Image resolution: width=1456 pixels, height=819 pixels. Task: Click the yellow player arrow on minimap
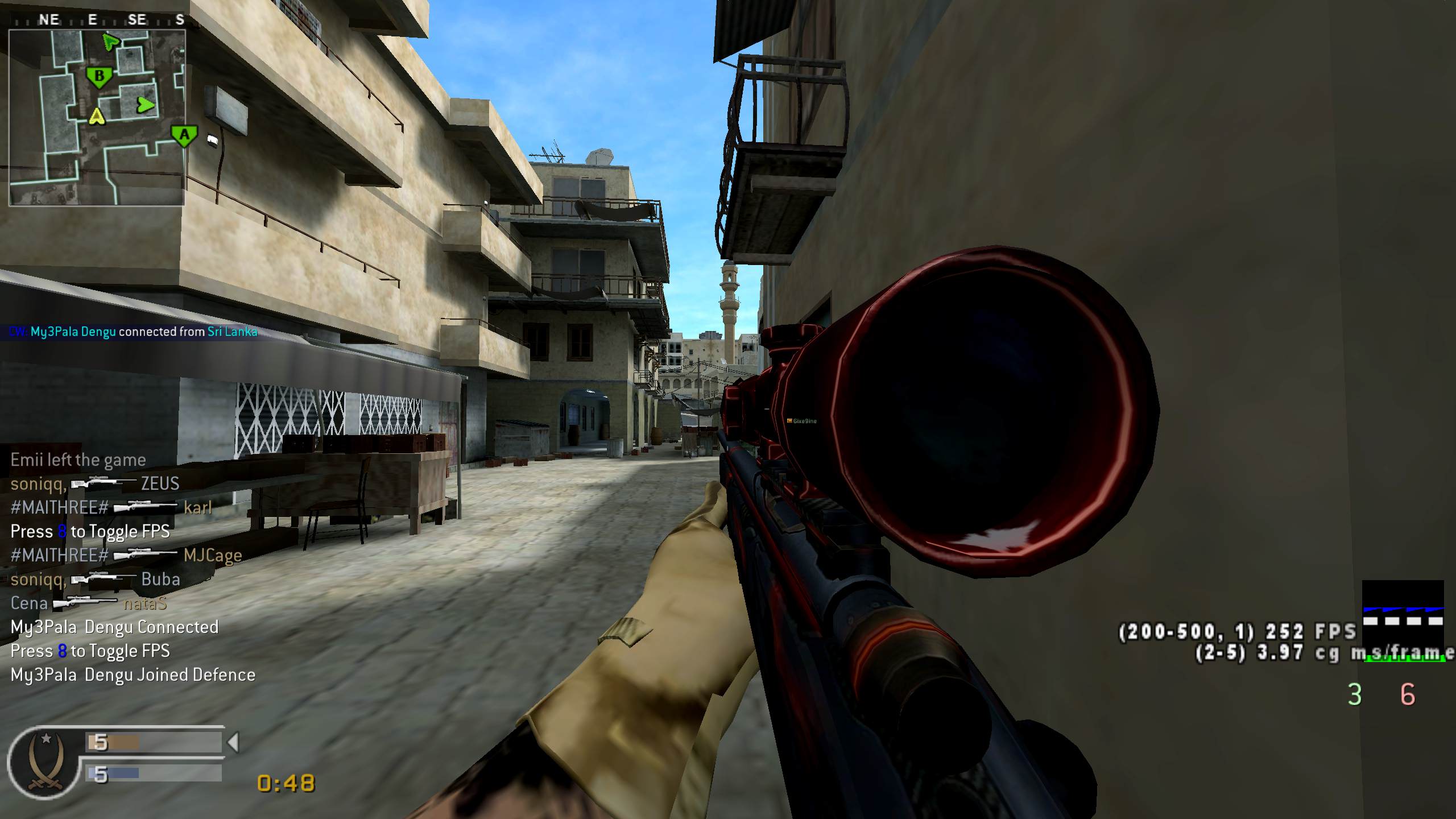point(98,116)
